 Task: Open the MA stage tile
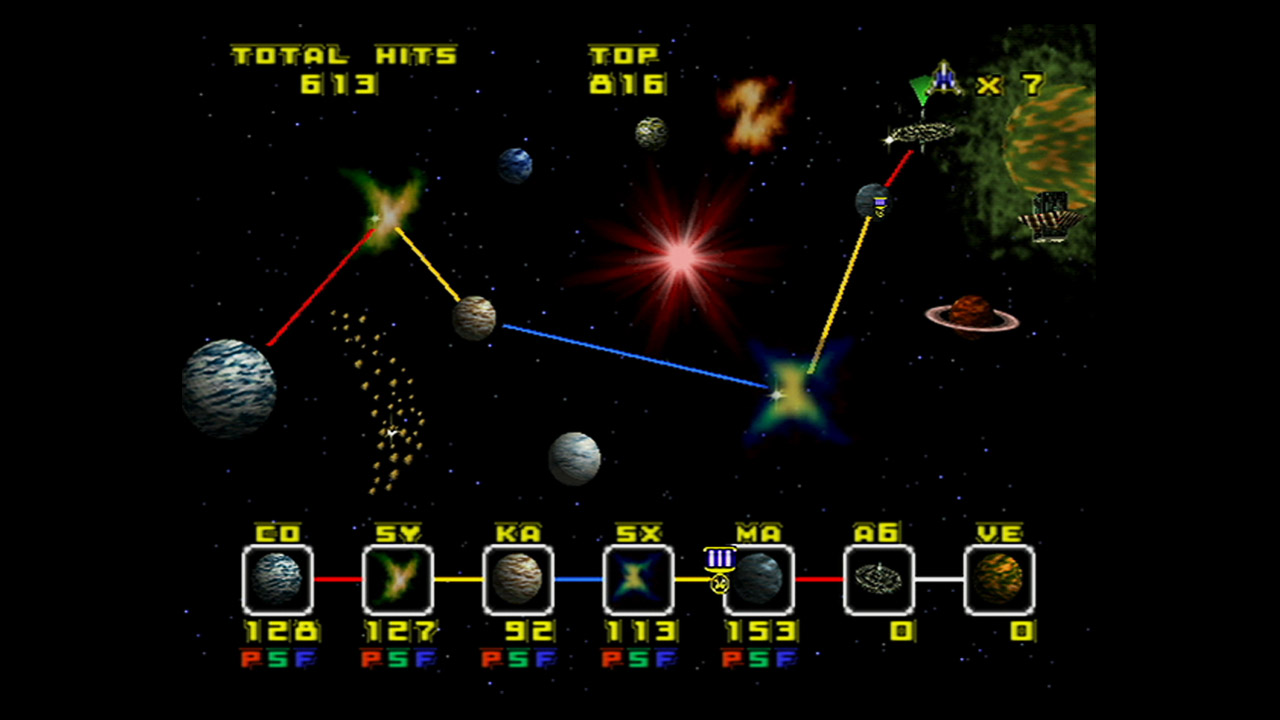[759, 580]
